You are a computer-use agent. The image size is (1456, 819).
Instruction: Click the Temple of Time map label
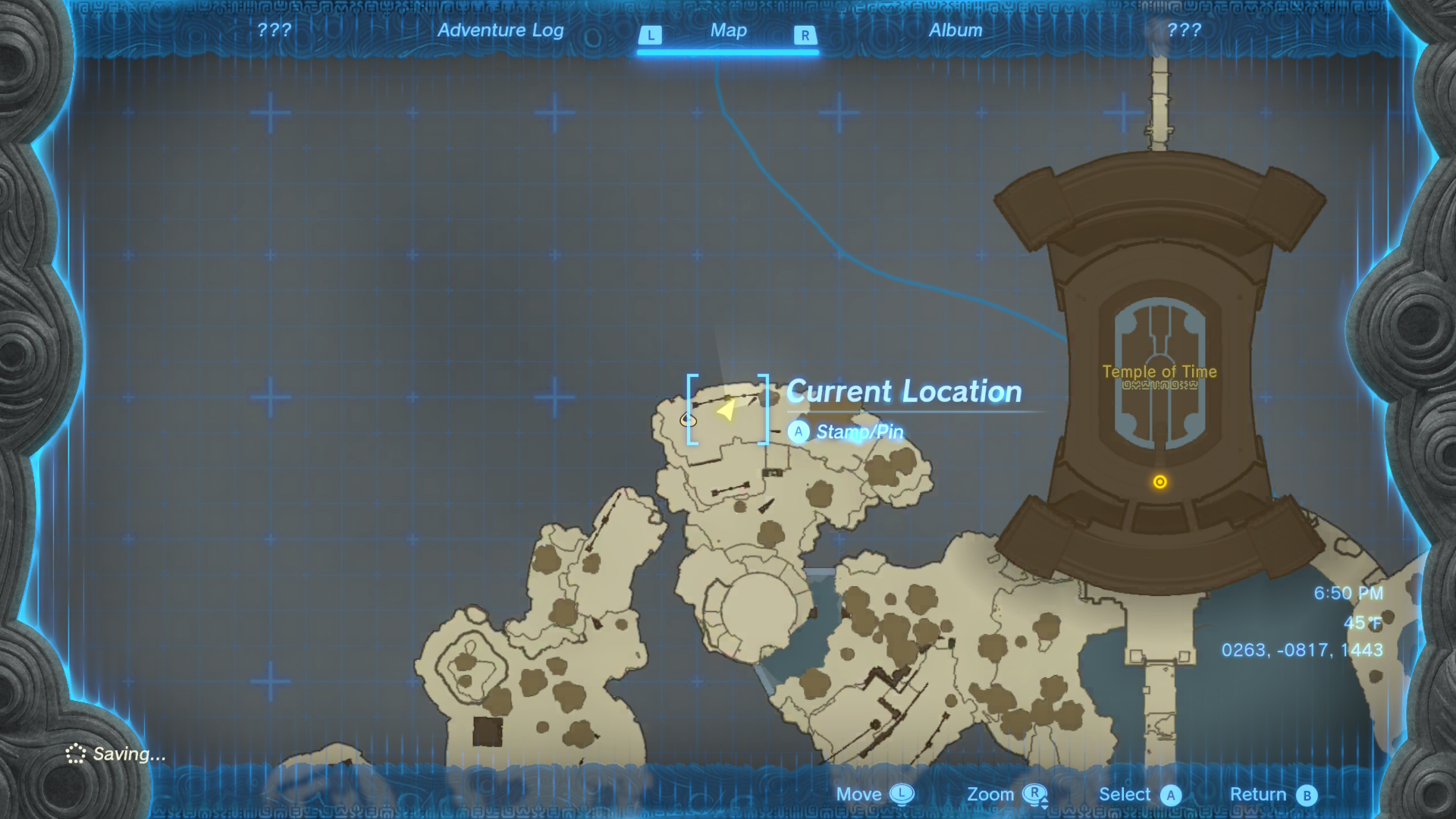pyautogui.click(x=1159, y=372)
